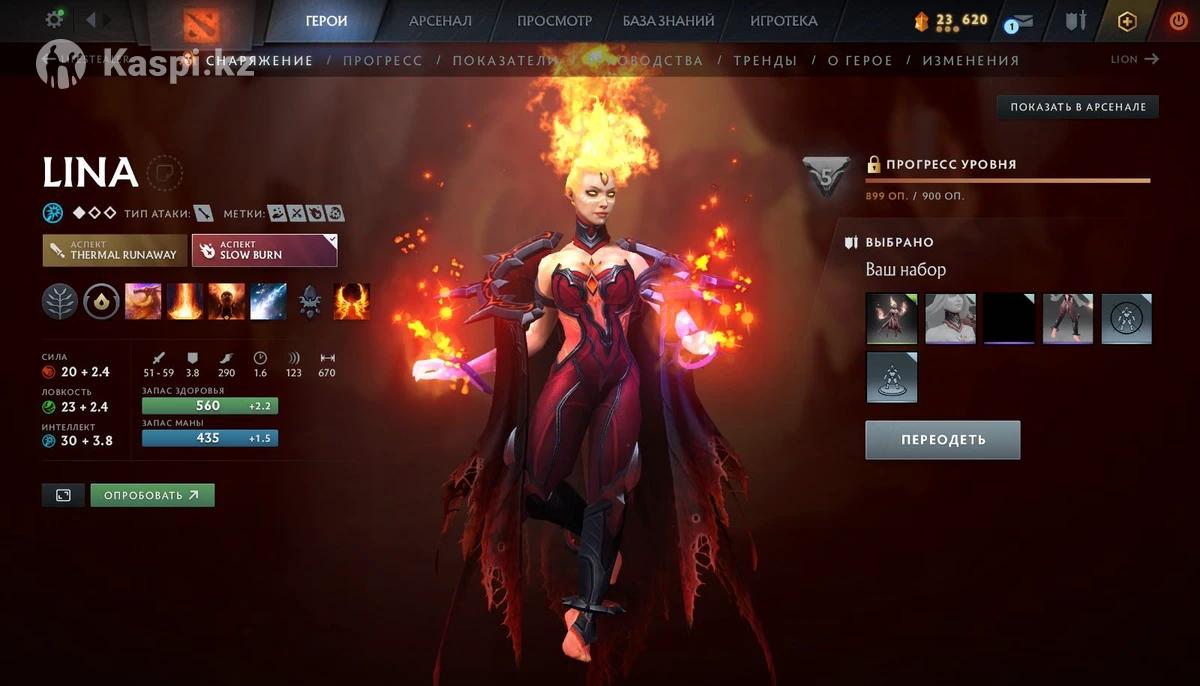The width and height of the screenshot is (1200, 686).
Task: View the Изменения subtab
Action: [x=970, y=60]
